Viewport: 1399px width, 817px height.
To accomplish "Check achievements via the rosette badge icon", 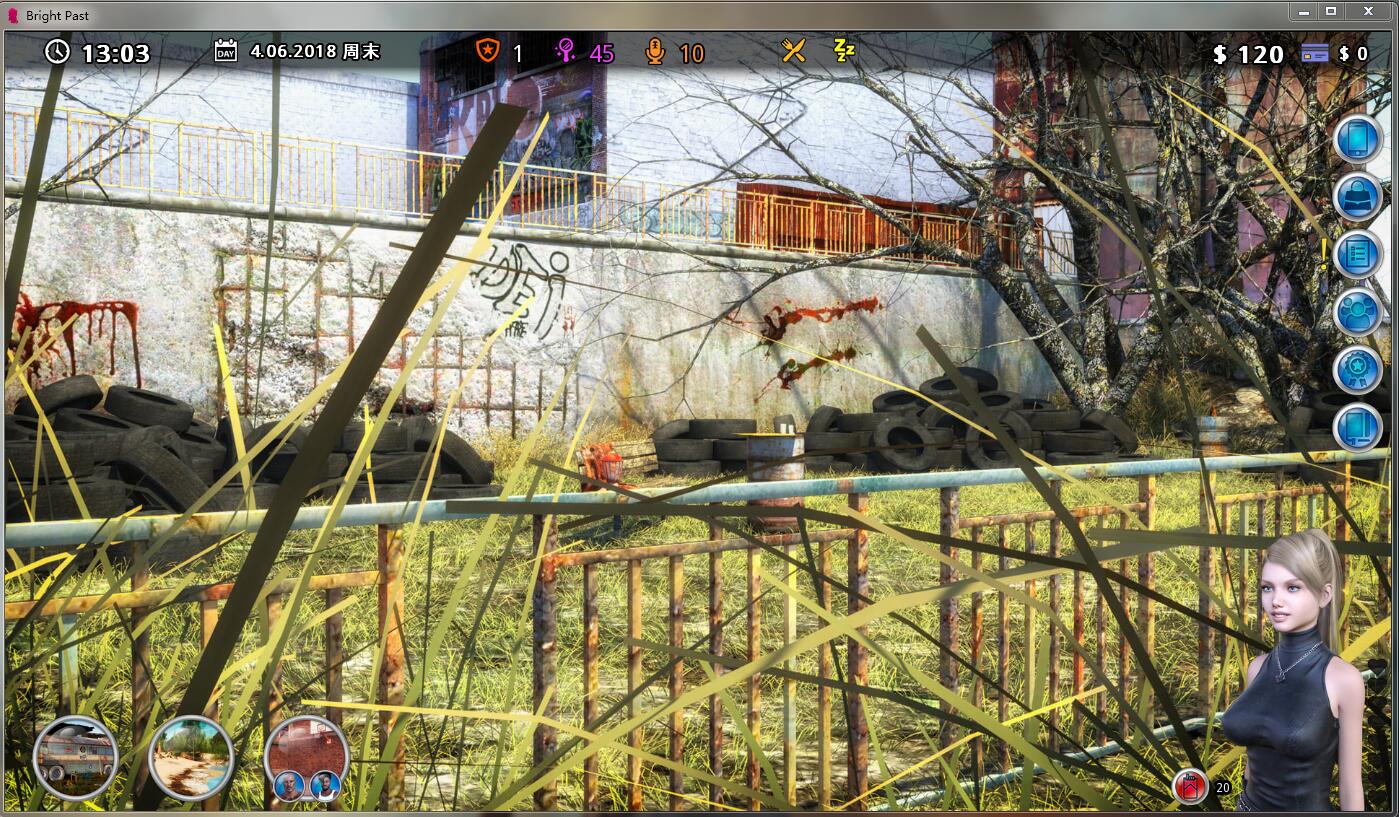I will click(1357, 367).
